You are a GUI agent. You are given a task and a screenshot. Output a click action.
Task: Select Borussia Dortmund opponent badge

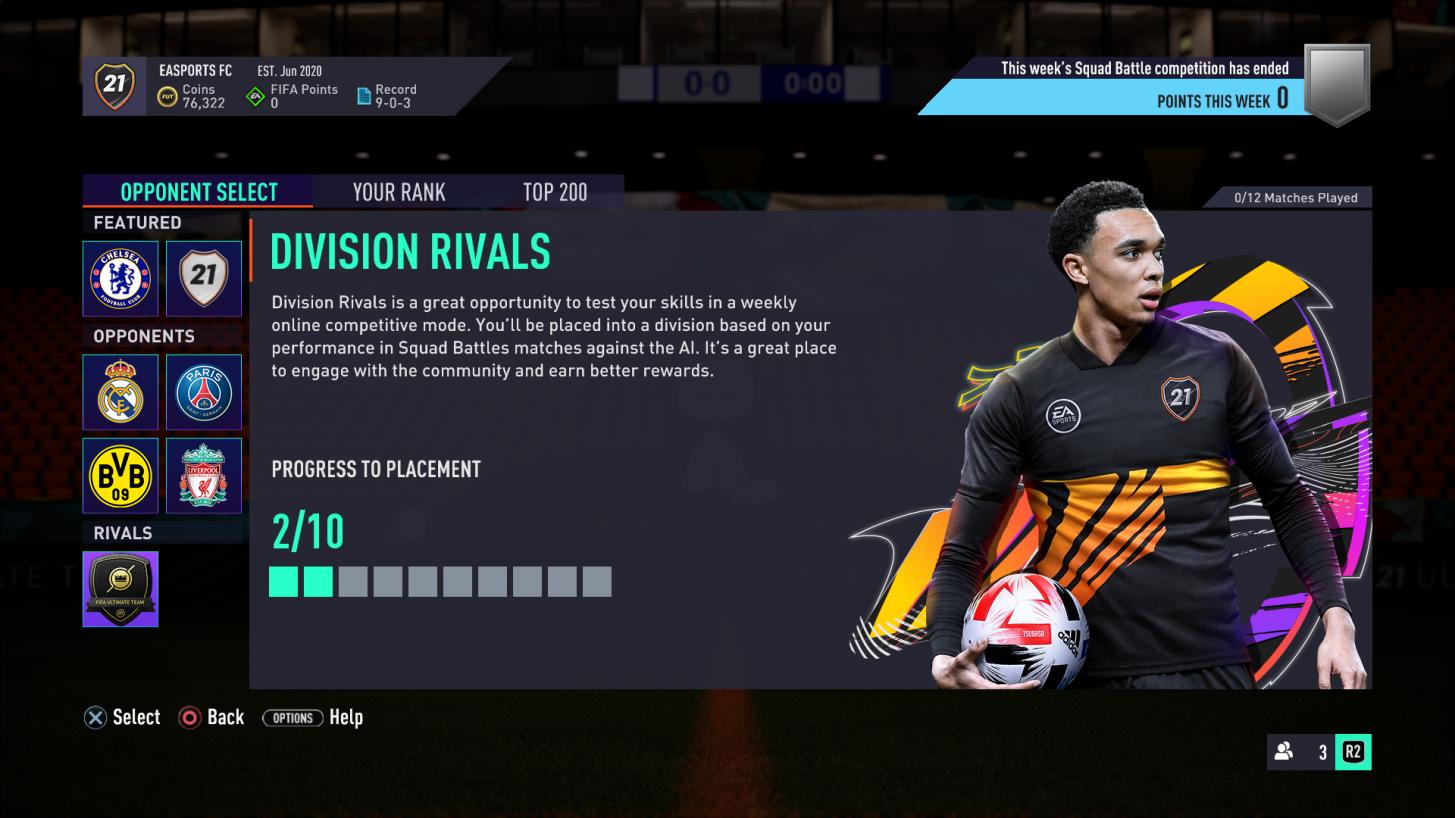point(120,476)
